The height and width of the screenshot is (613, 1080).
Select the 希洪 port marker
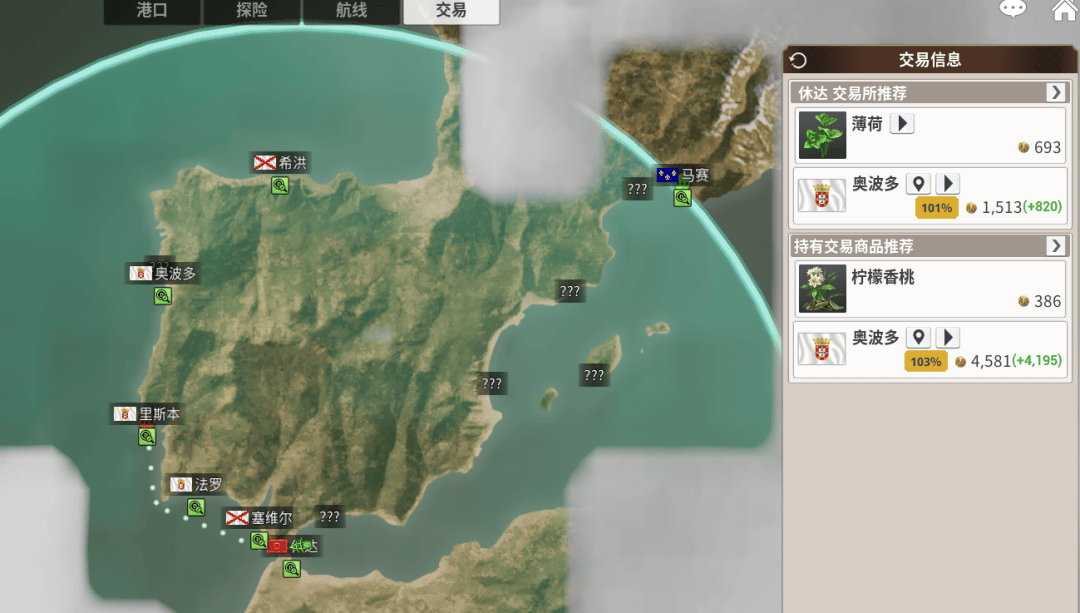pyautogui.click(x=280, y=185)
